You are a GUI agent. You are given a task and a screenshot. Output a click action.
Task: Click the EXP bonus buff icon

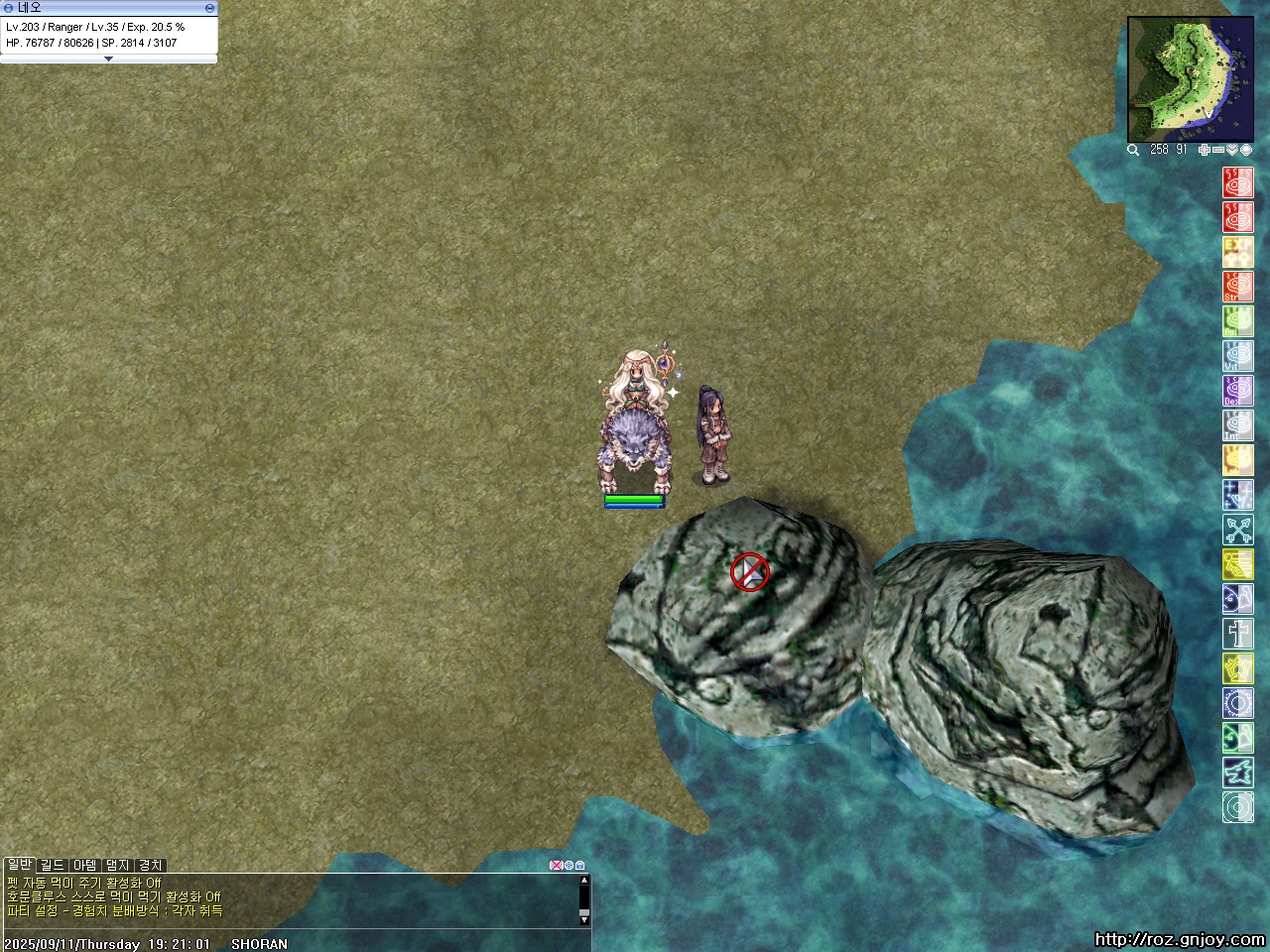pos(1237,252)
